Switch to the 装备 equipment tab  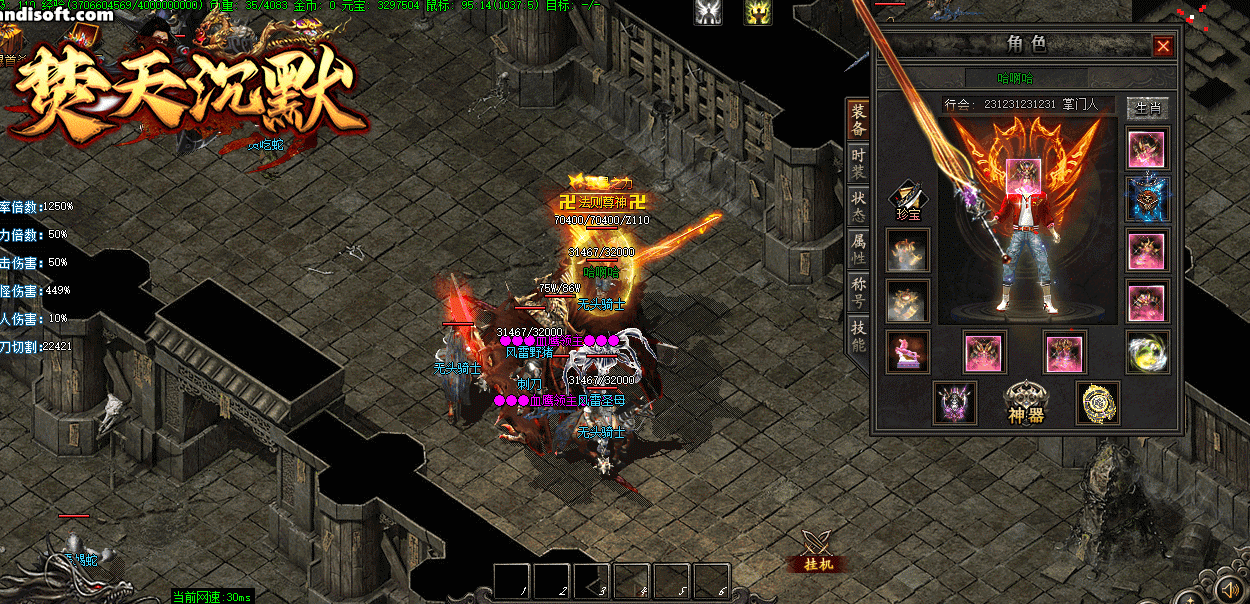coord(858,120)
